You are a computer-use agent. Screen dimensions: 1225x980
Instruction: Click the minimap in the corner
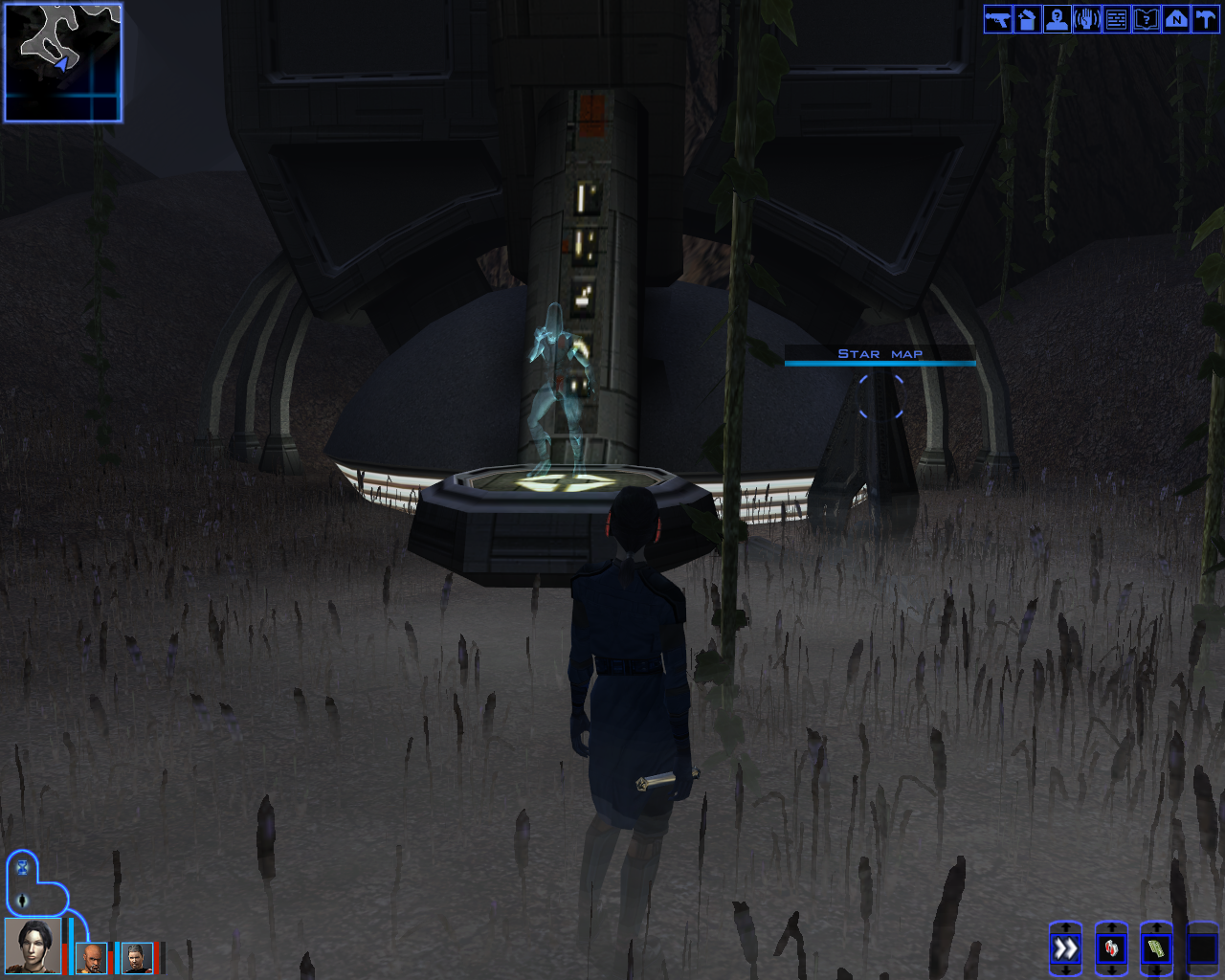point(61,61)
